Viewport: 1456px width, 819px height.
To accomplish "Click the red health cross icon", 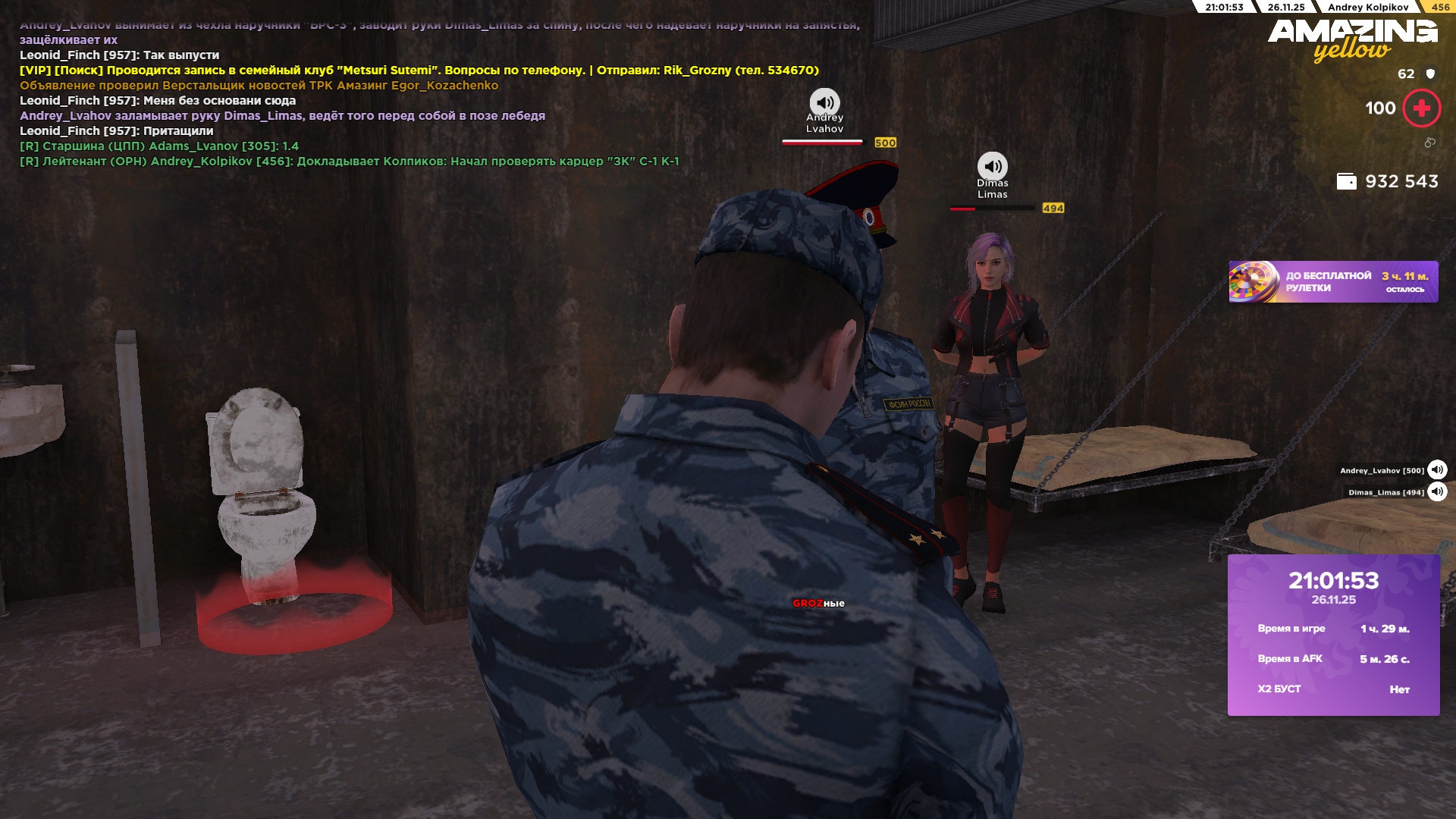I will (1421, 108).
